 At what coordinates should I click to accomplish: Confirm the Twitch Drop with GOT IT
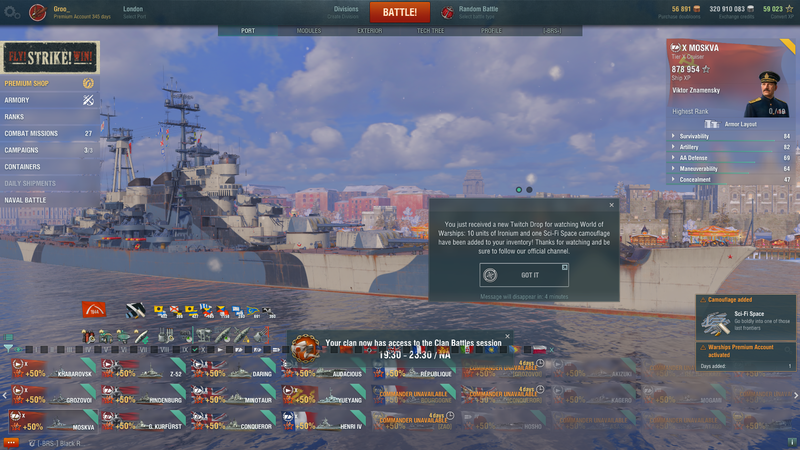click(524, 275)
